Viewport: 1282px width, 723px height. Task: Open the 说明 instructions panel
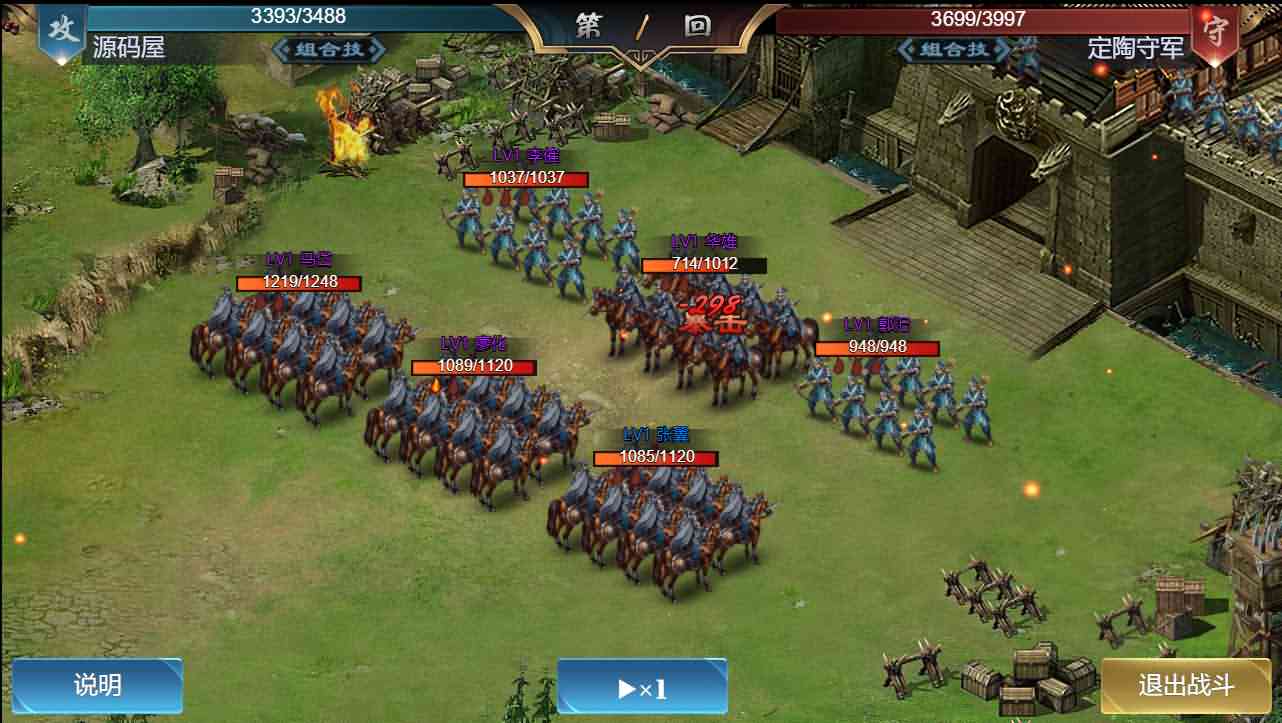click(97, 686)
